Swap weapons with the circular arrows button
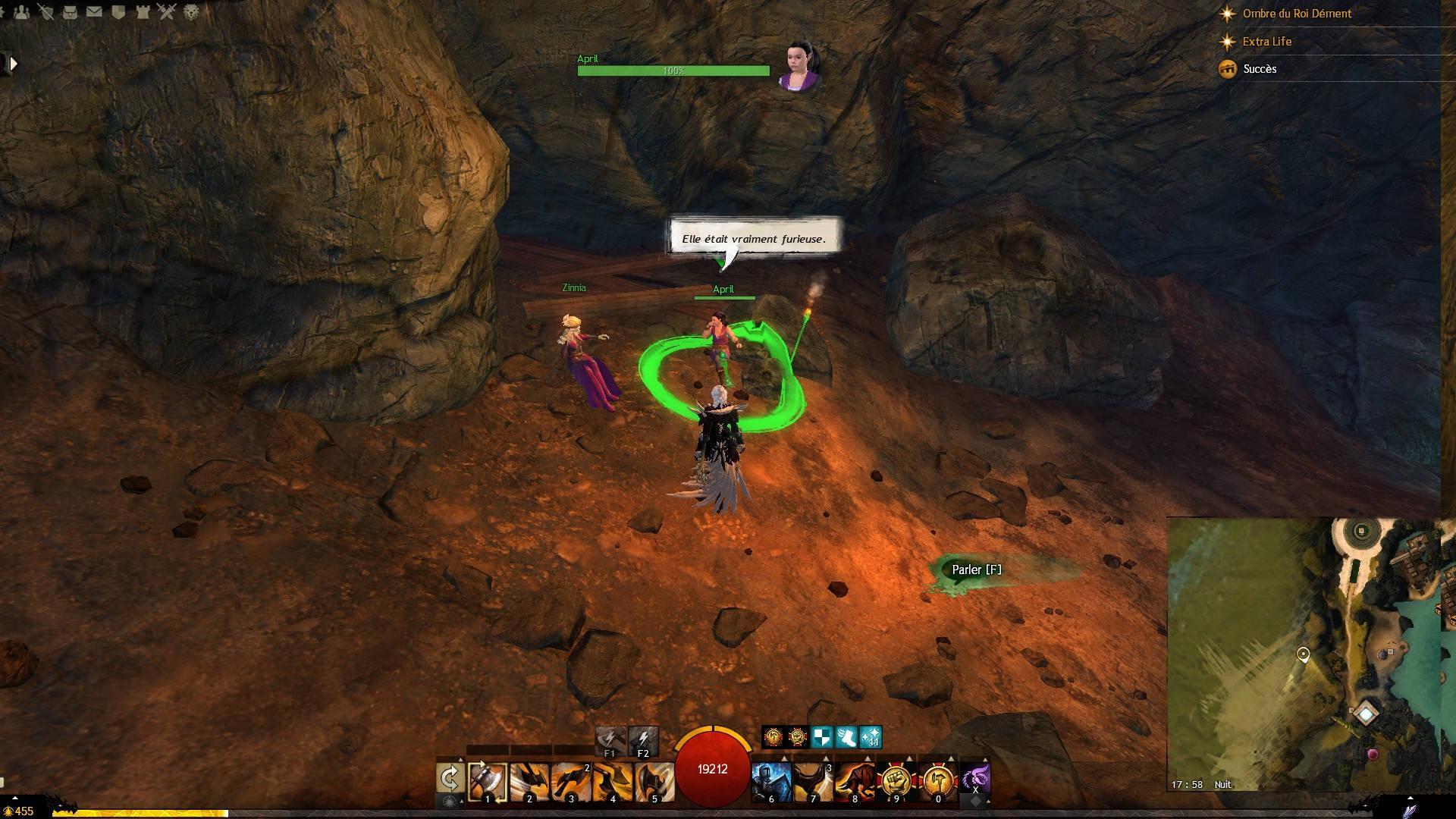The image size is (1456, 819). (450, 779)
